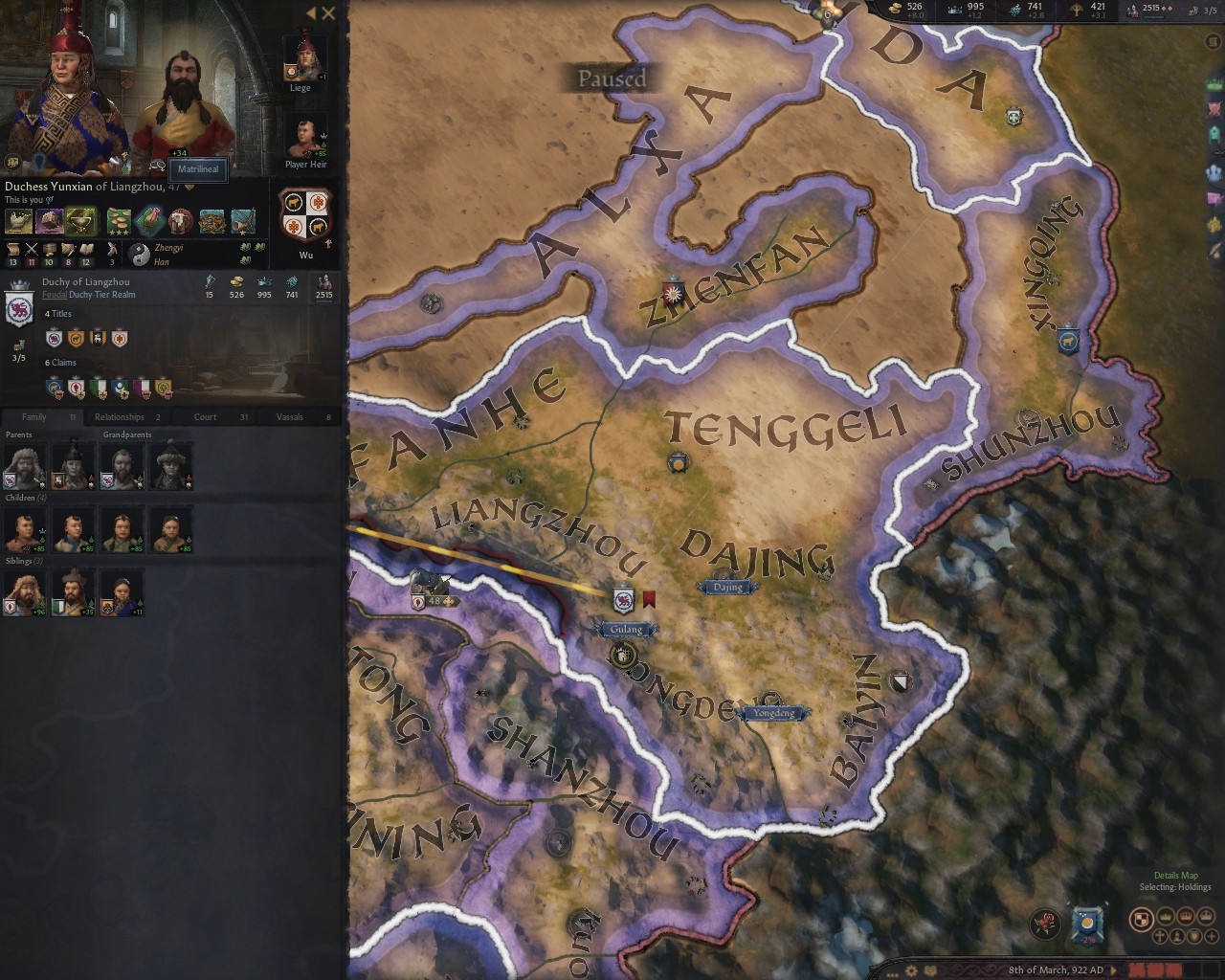Switch to the Court tab
The image size is (1225, 980).
point(204,416)
